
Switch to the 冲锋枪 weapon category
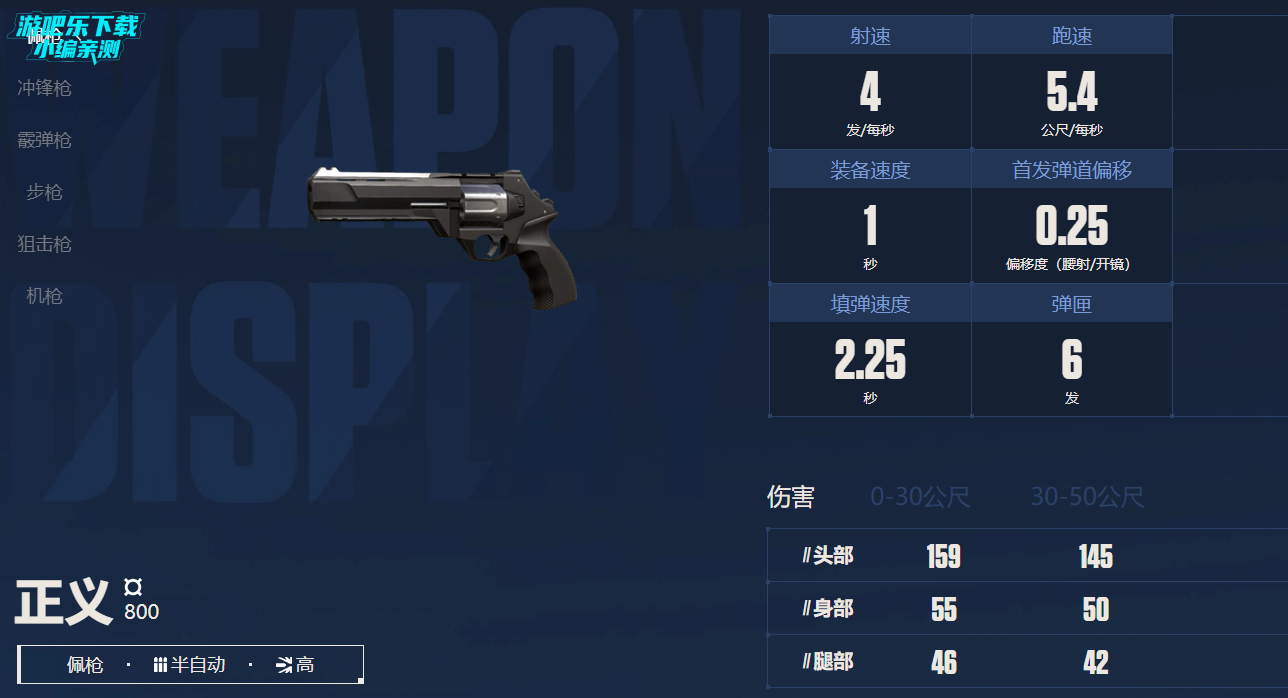45,88
